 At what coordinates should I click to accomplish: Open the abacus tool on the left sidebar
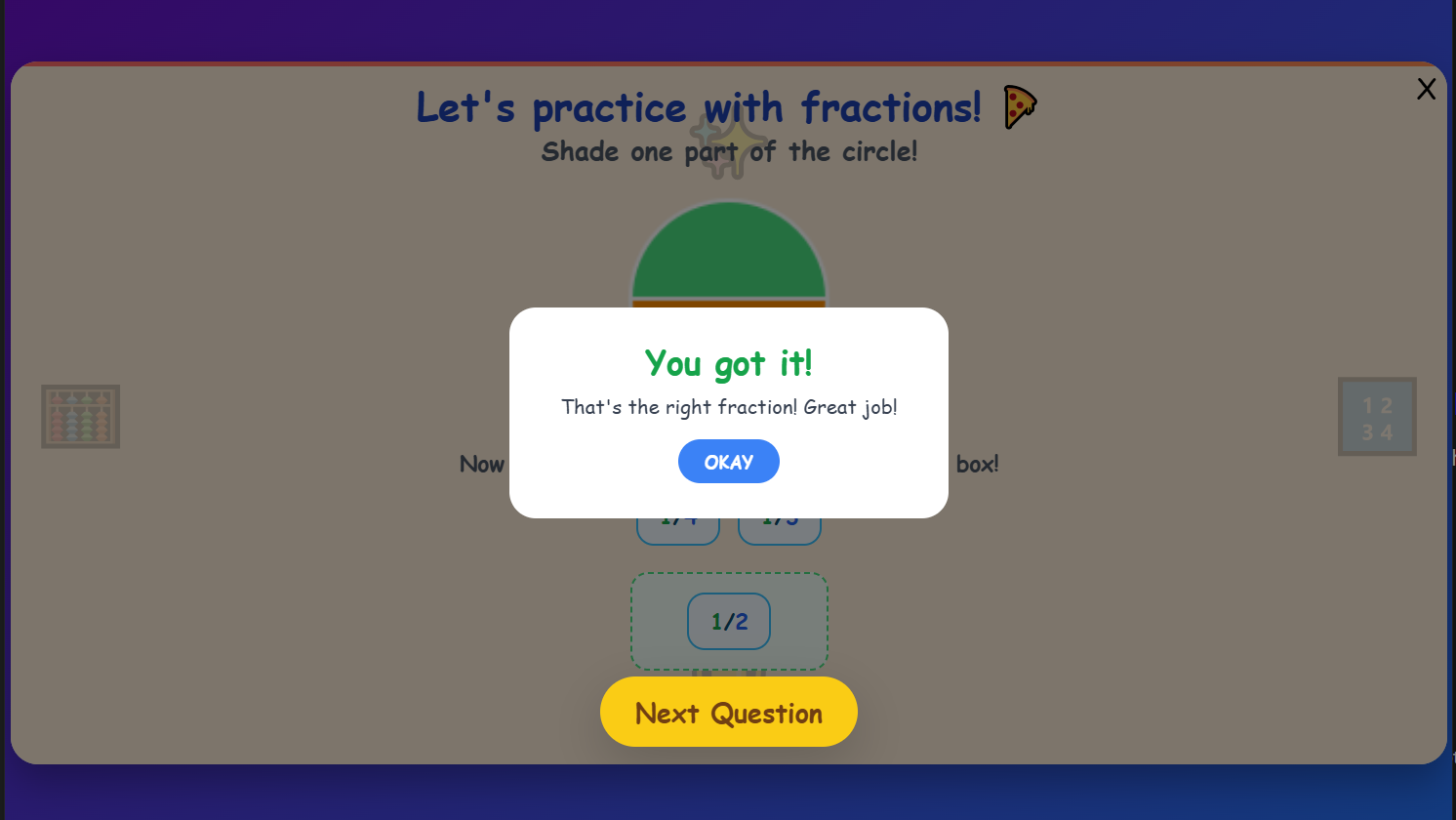[x=81, y=417]
